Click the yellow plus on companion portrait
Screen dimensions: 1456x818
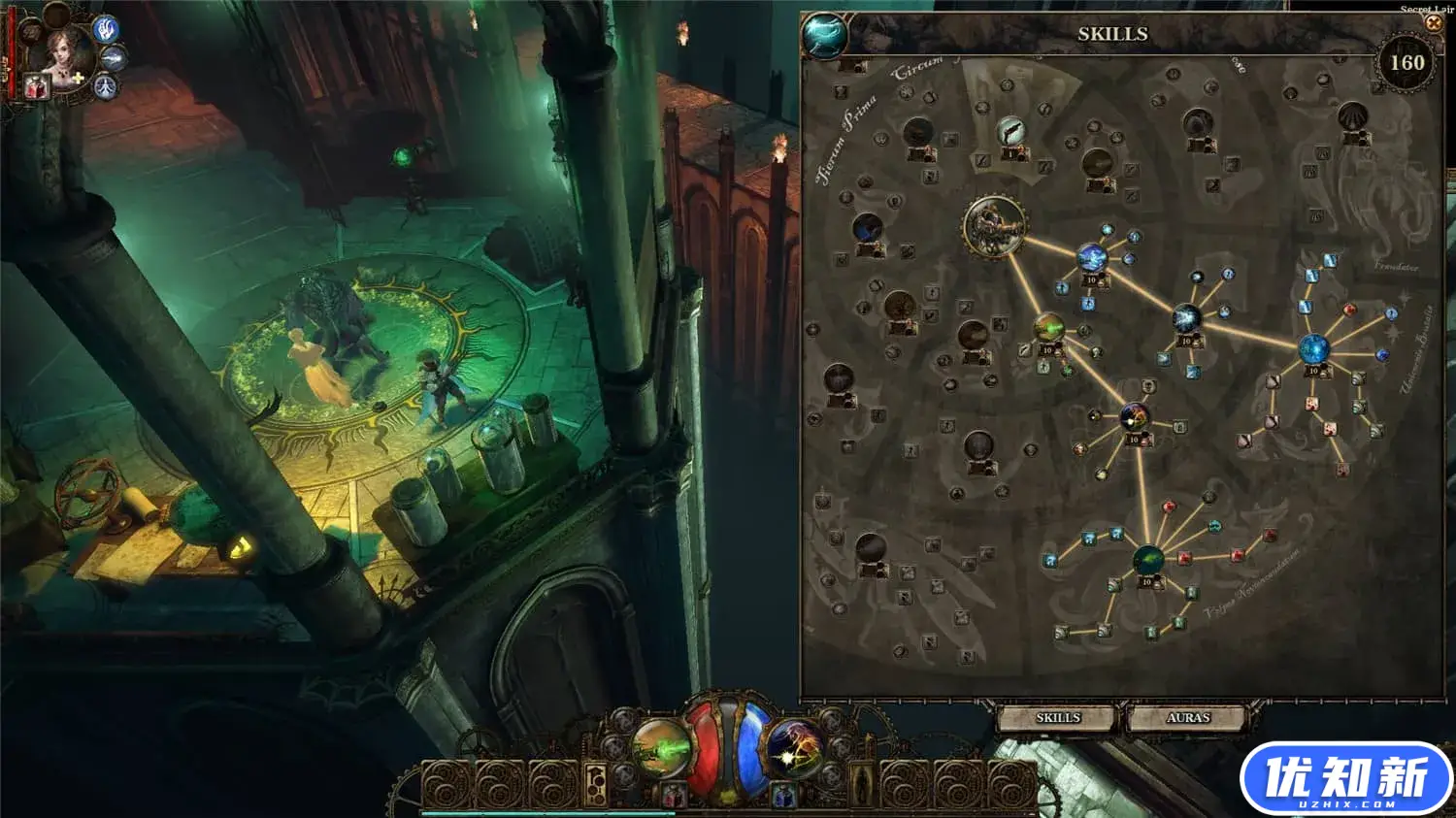(x=78, y=78)
